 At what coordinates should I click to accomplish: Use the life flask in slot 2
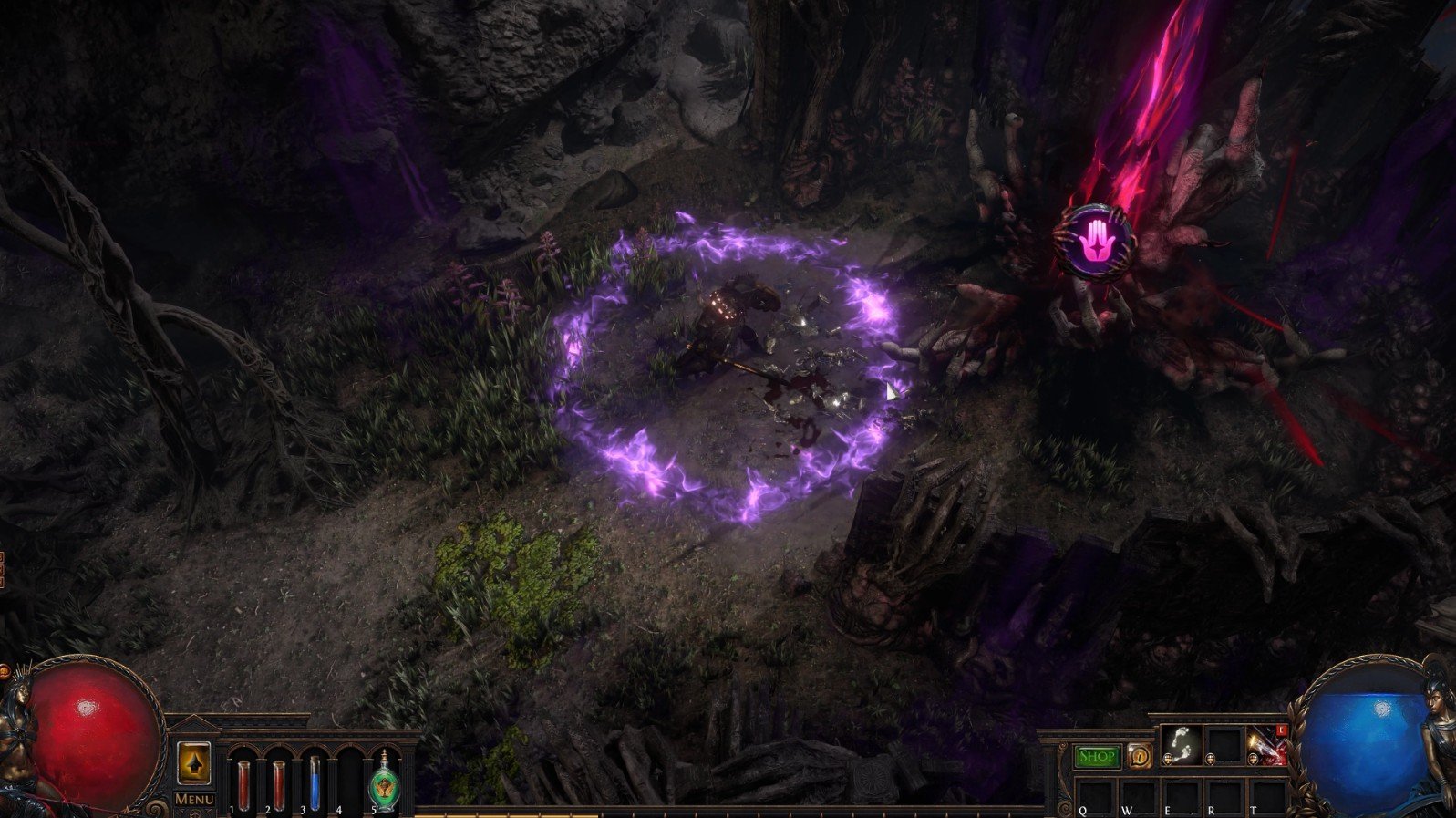click(278, 782)
